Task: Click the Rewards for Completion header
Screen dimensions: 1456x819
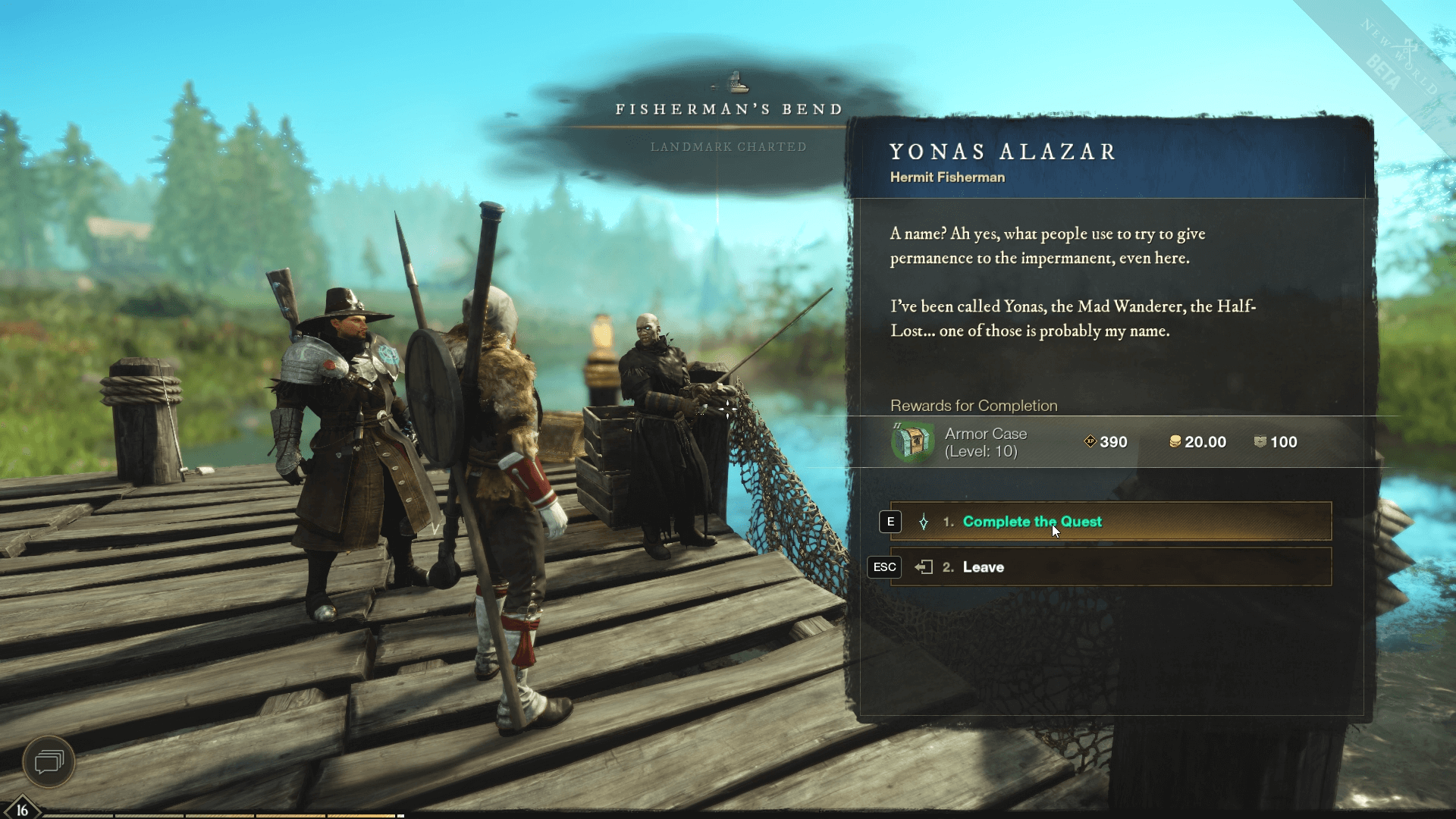Action: (x=973, y=406)
